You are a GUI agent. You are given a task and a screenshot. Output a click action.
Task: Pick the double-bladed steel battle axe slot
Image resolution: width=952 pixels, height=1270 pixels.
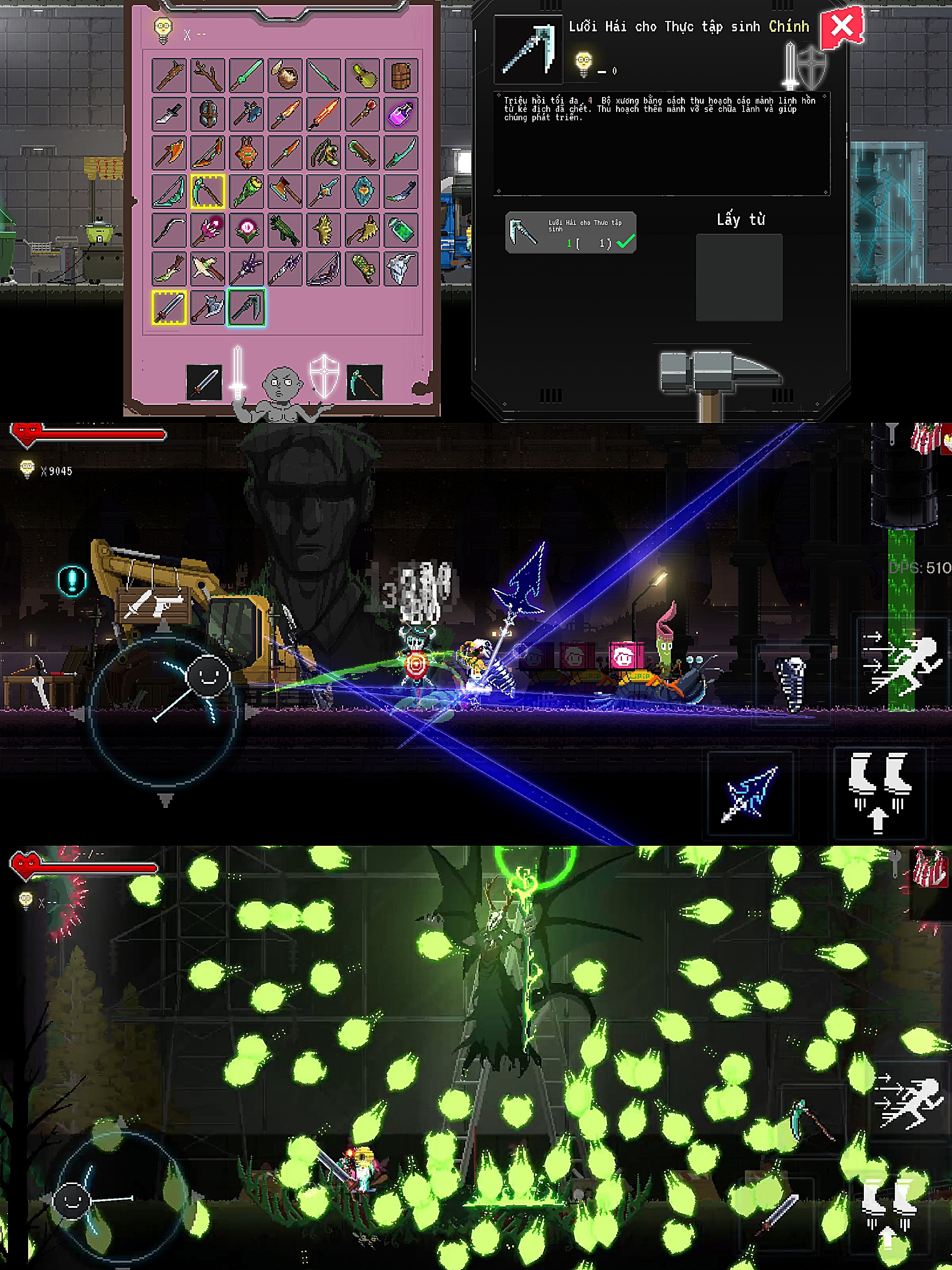(x=208, y=308)
